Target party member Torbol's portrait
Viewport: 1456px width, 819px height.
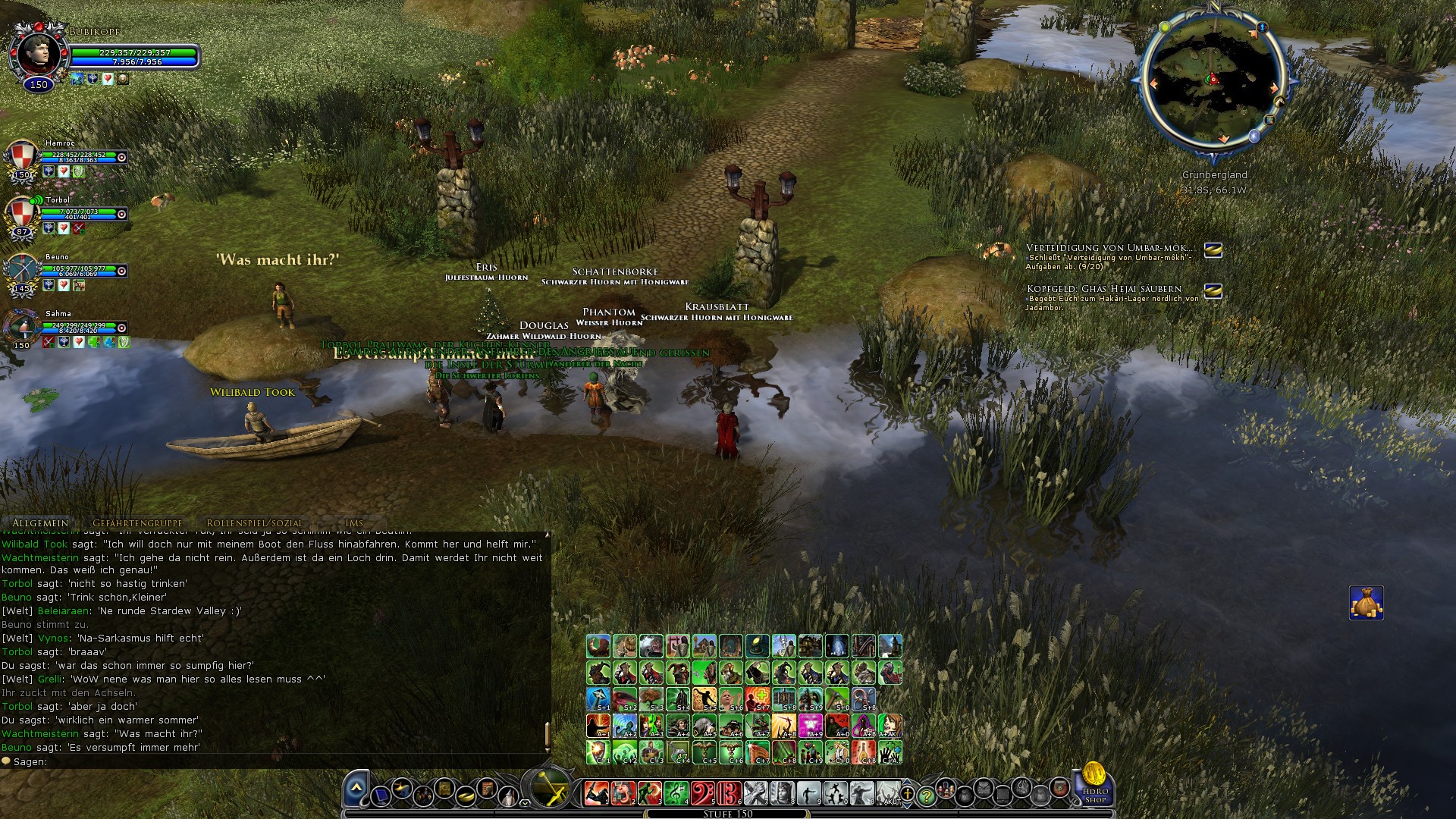click(x=22, y=215)
